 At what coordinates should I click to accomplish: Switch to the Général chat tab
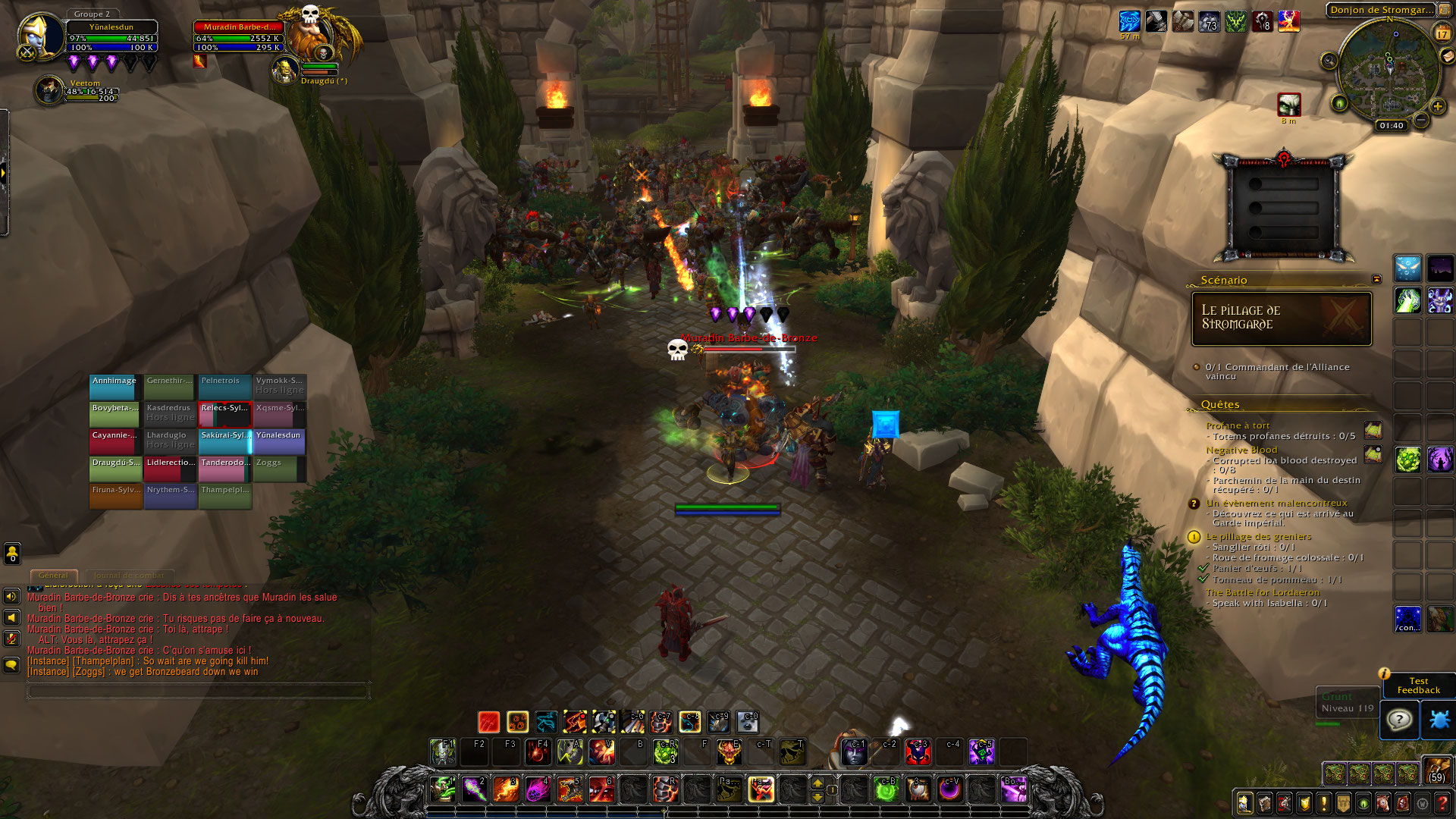[53, 576]
